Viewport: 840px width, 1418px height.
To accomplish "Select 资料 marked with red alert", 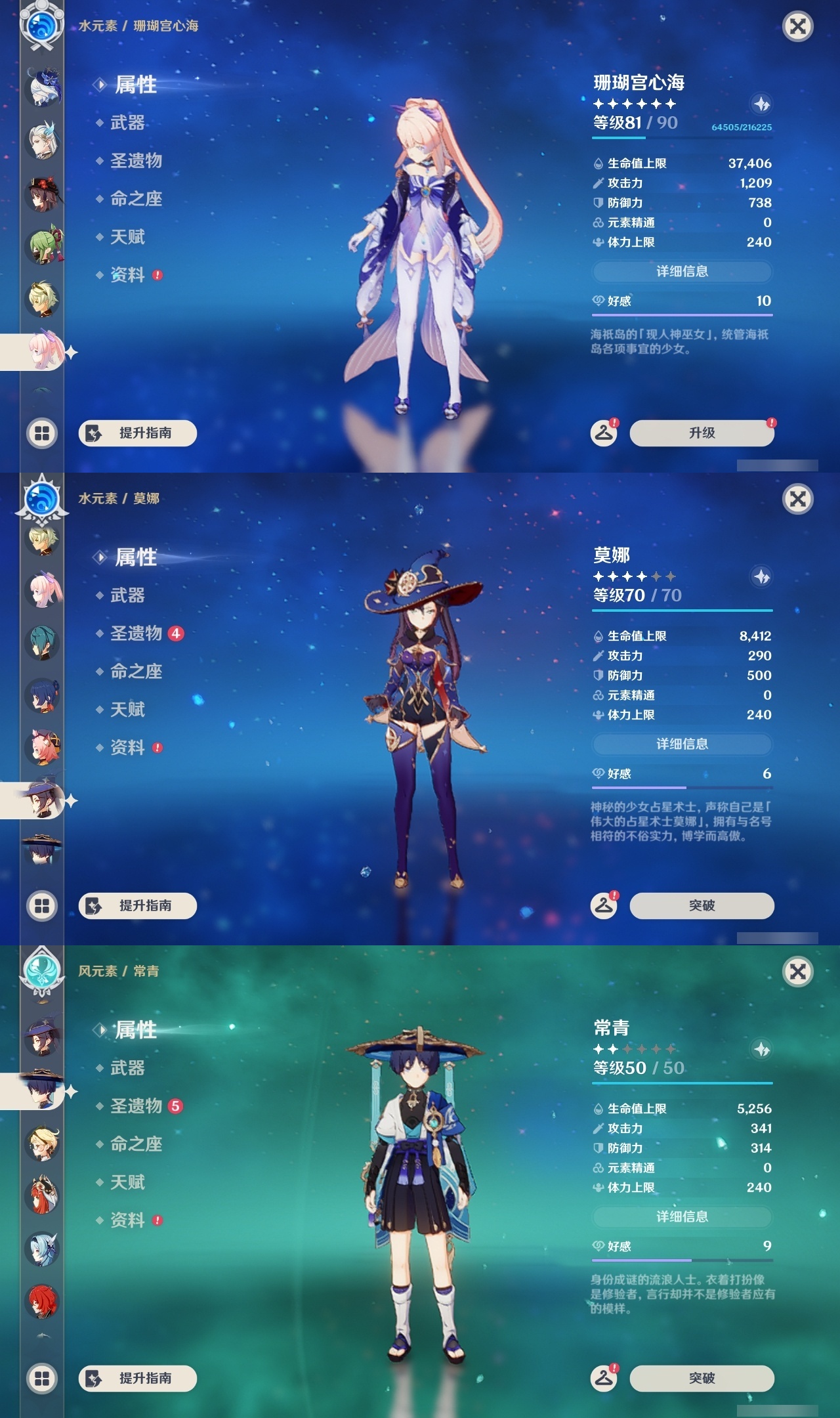I will [x=128, y=274].
